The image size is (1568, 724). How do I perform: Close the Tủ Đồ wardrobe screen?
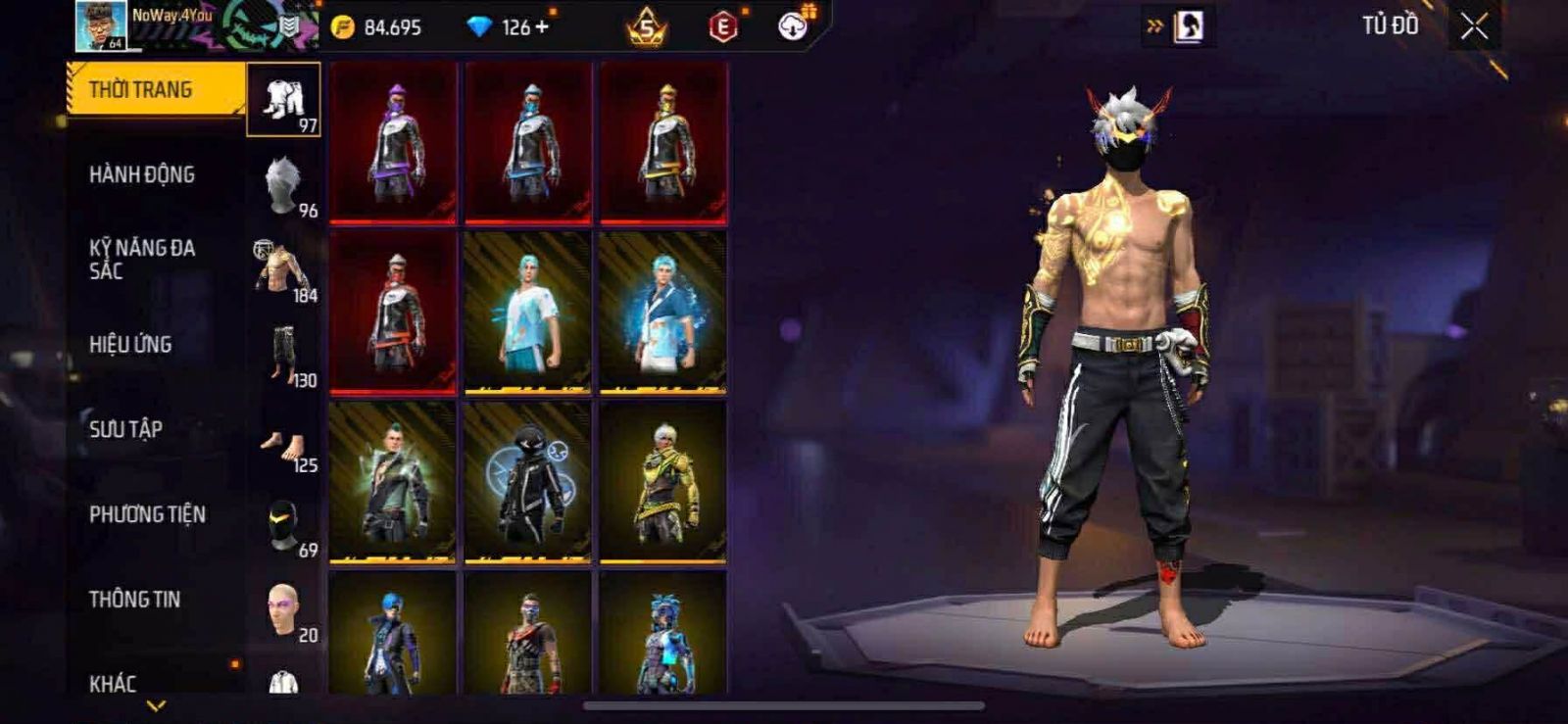(1474, 26)
